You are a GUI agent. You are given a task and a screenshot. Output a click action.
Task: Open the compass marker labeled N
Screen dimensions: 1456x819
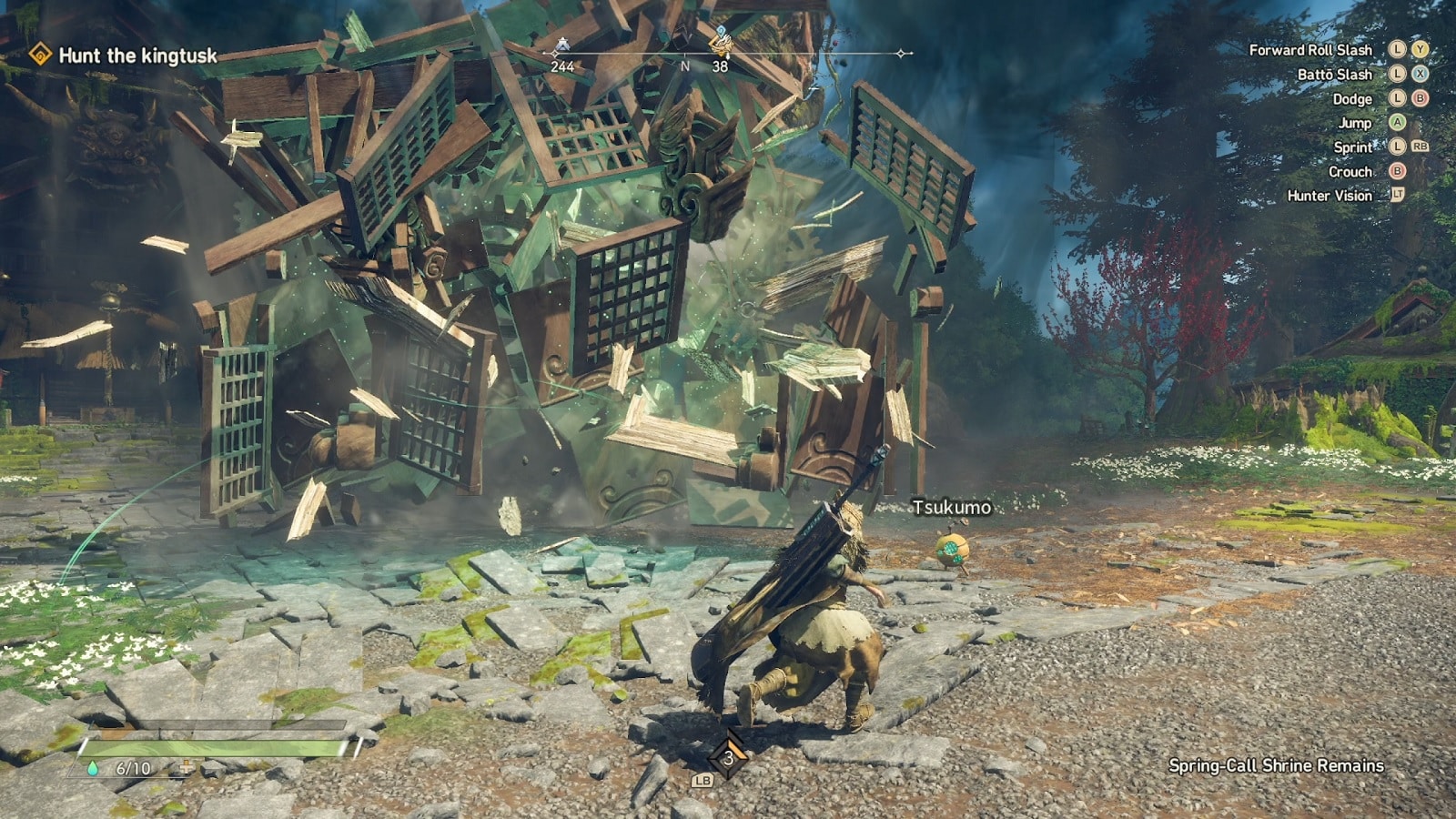point(686,66)
